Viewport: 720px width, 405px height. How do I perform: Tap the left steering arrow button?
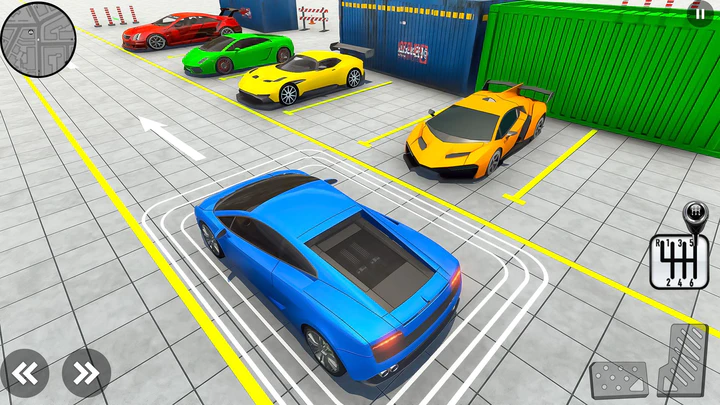[24, 373]
